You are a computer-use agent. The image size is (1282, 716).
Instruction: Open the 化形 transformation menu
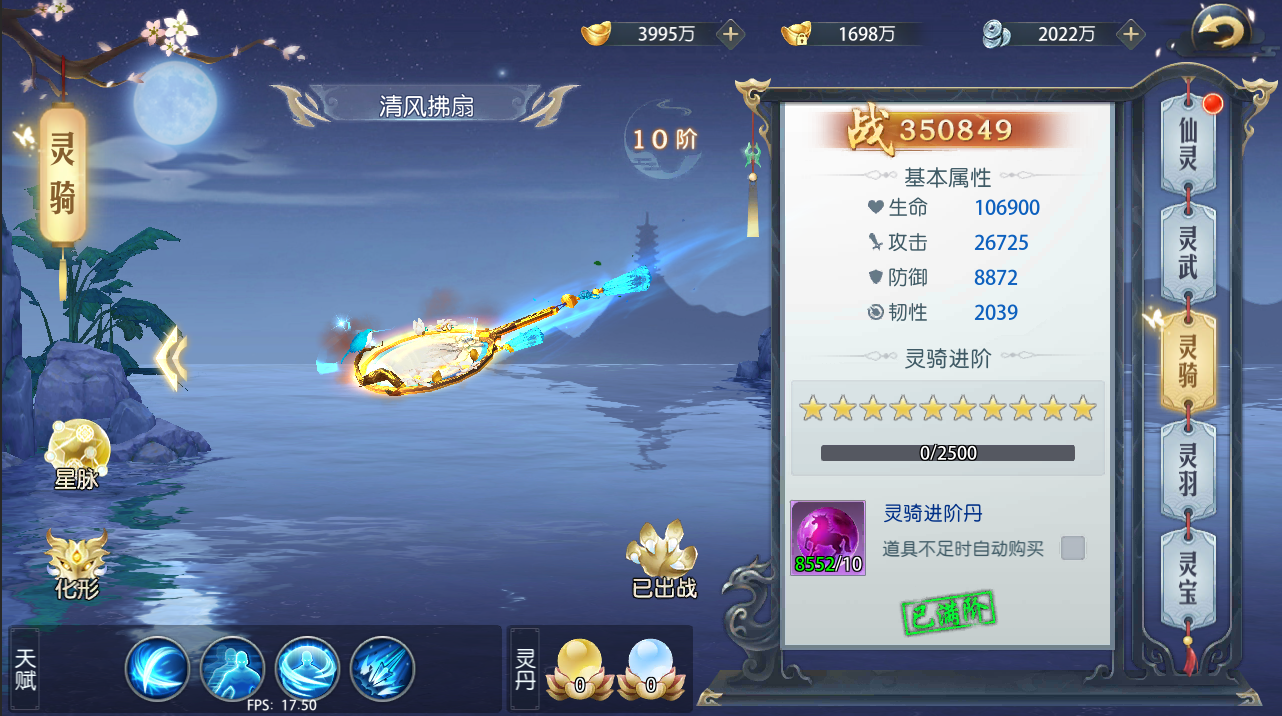coord(76,563)
